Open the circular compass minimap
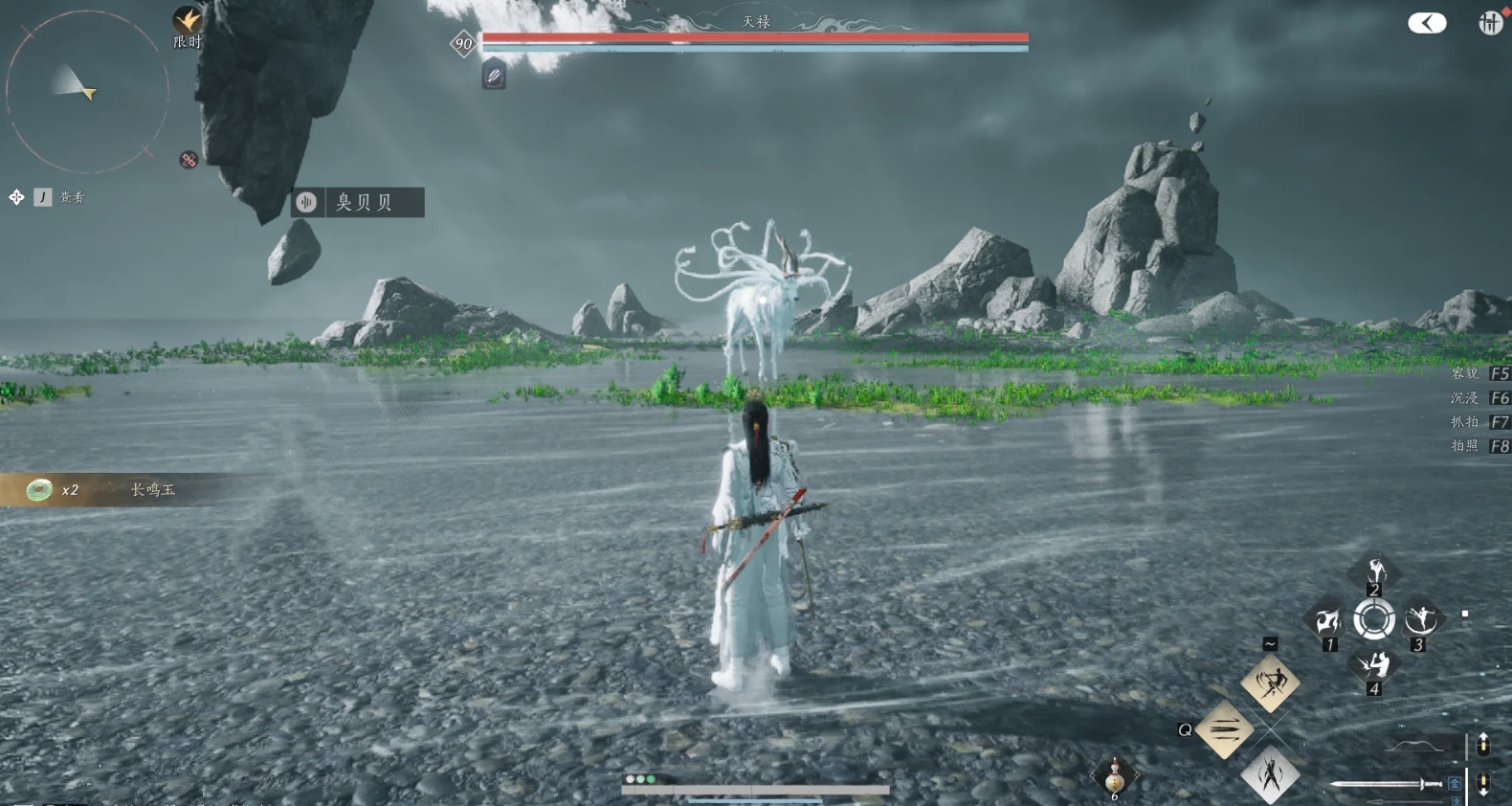Screen dimensions: 1512x806 click(x=86, y=92)
